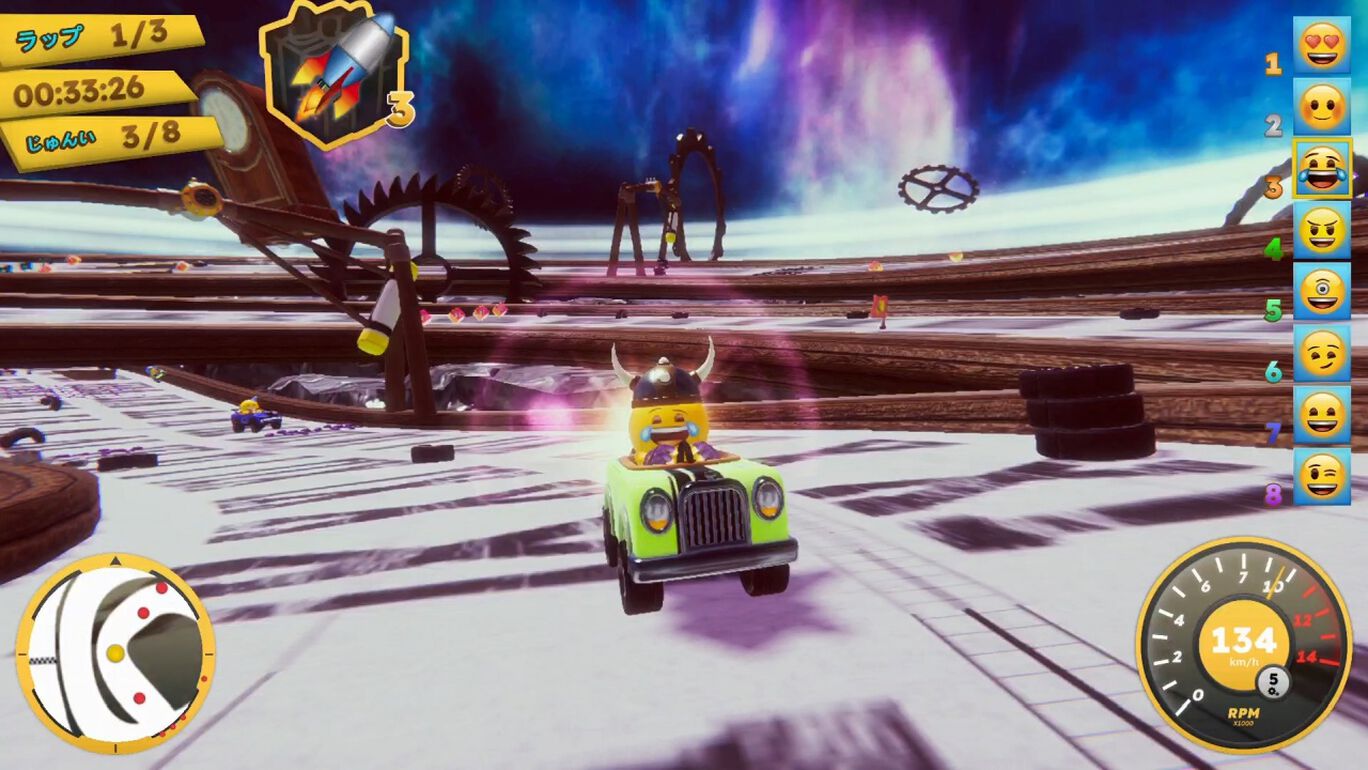Choose the smirking emoji racer ranked sixth
This screenshot has height=770, width=1368.
point(1321,354)
